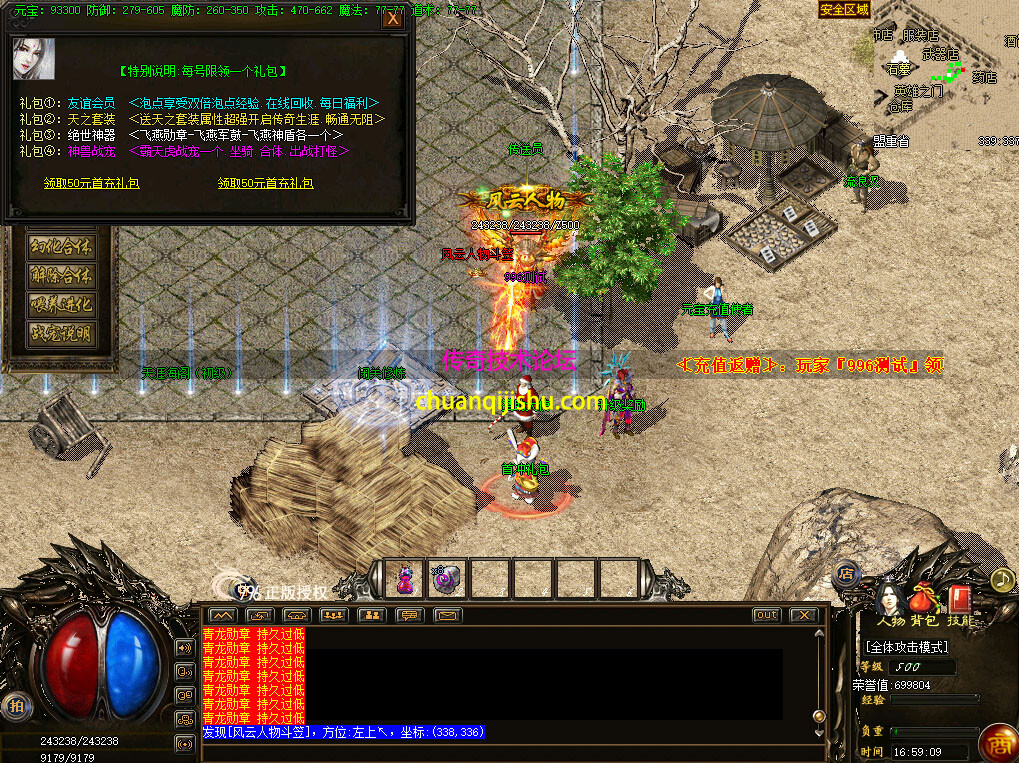The height and width of the screenshot is (763, 1019).
Task: Open the 喂养进化 pet option
Action: (62, 305)
